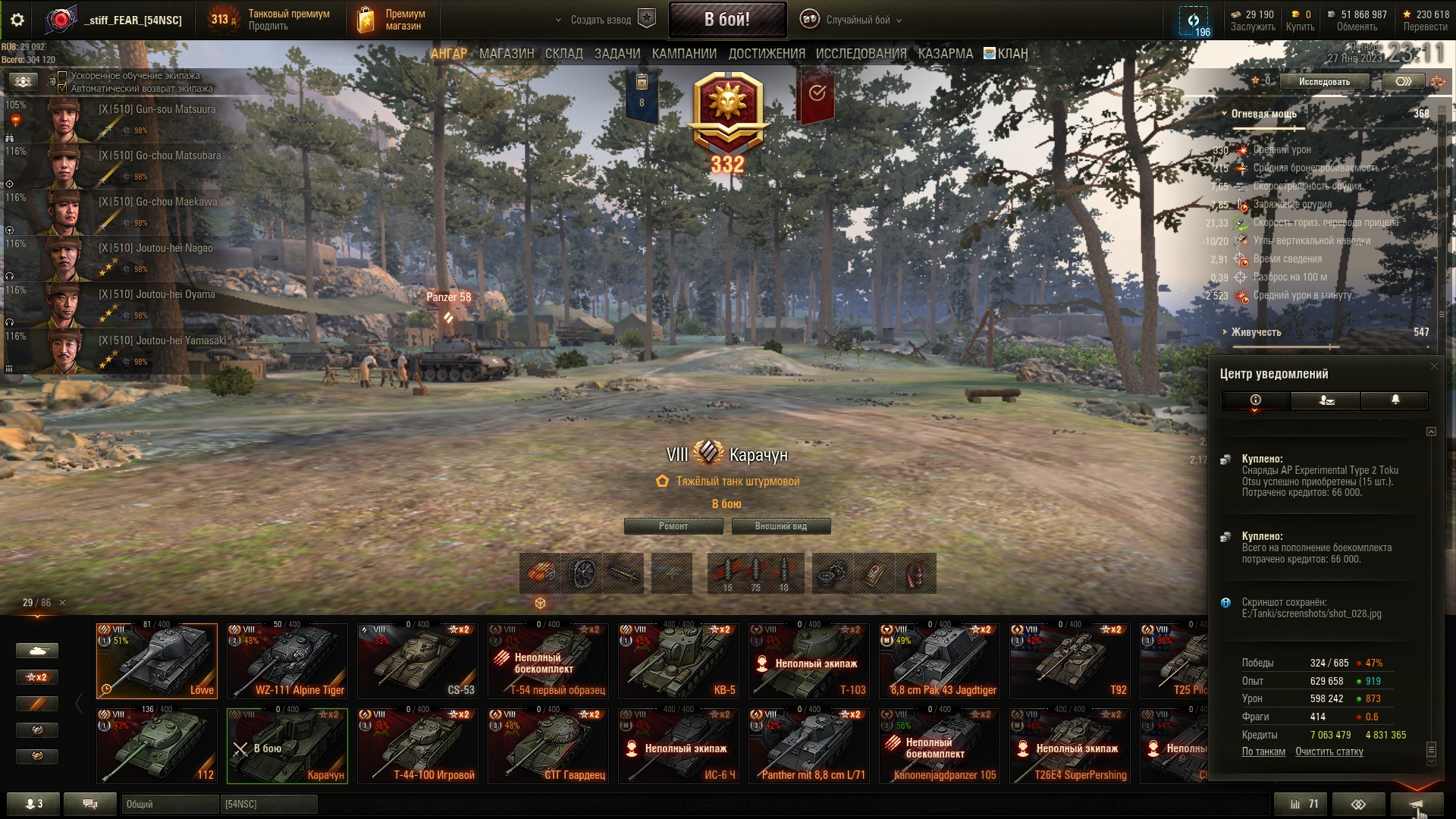Open the ИССЛЕДОВАНИЯ tab

tap(861, 54)
